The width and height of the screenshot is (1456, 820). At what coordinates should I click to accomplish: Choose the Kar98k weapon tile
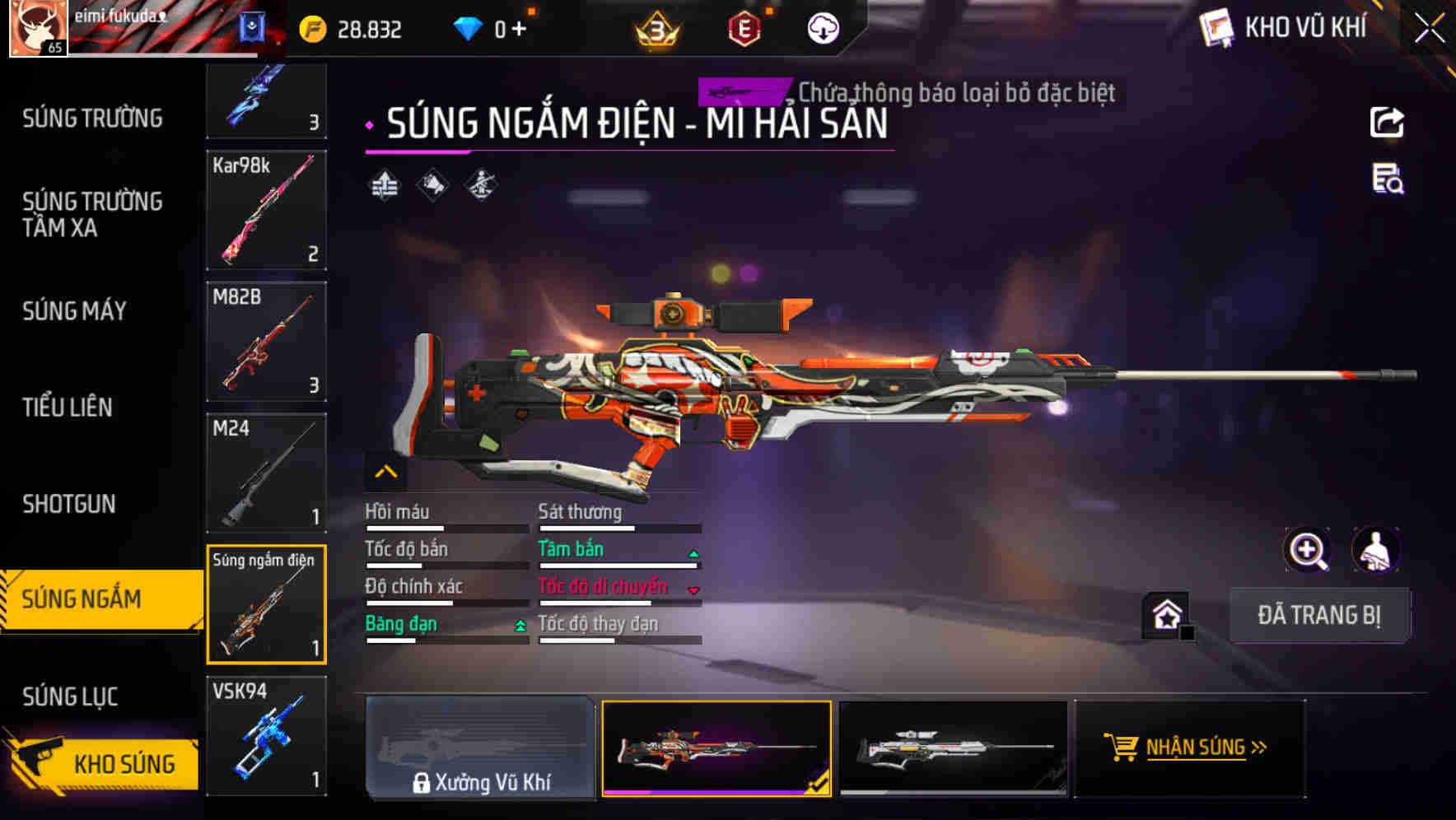pos(266,210)
